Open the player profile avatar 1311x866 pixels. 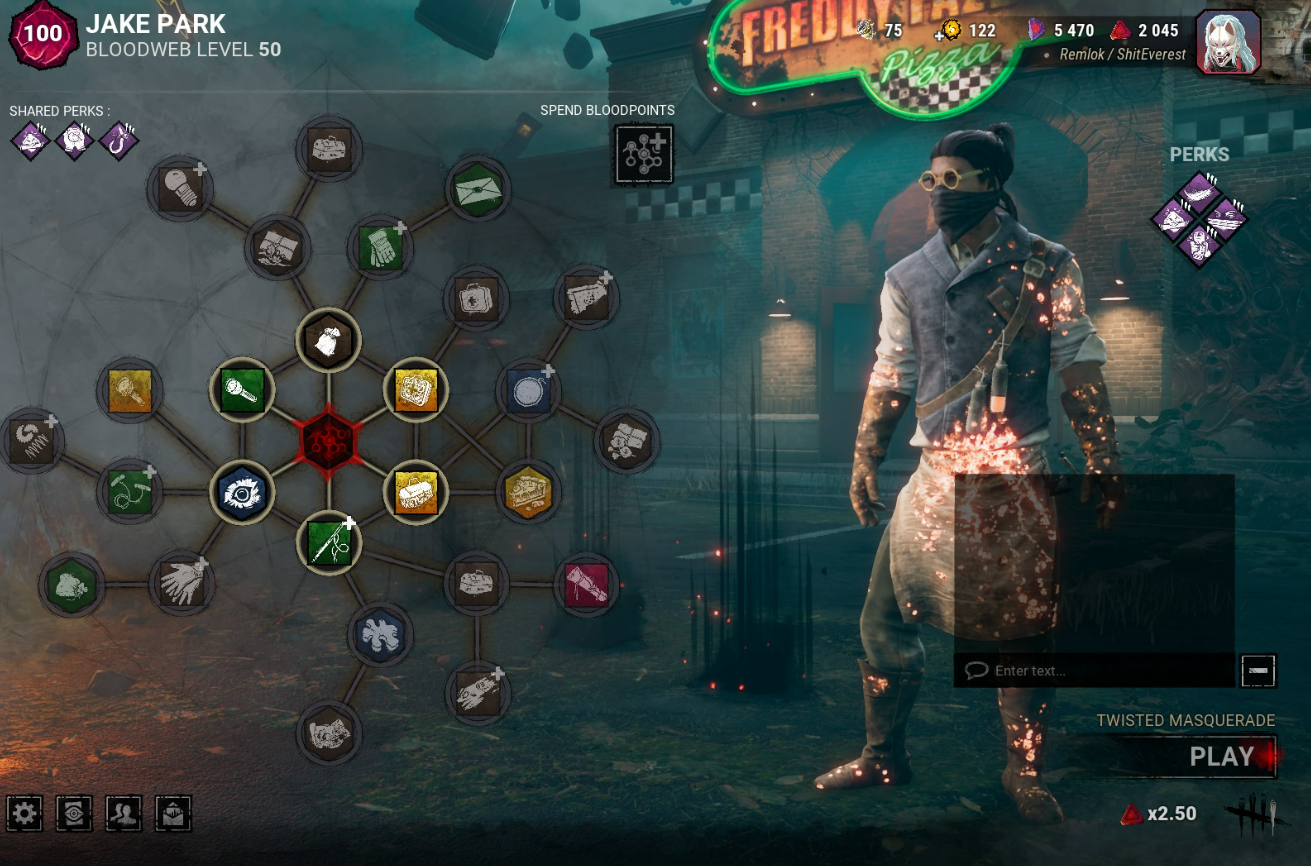1228,42
